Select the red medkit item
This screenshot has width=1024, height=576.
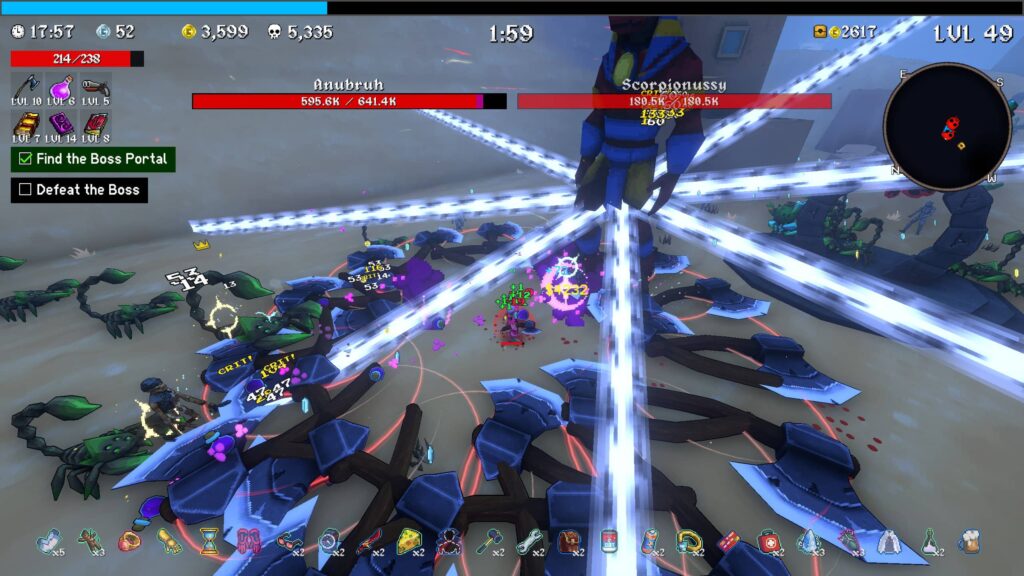(x=768, y=541)
